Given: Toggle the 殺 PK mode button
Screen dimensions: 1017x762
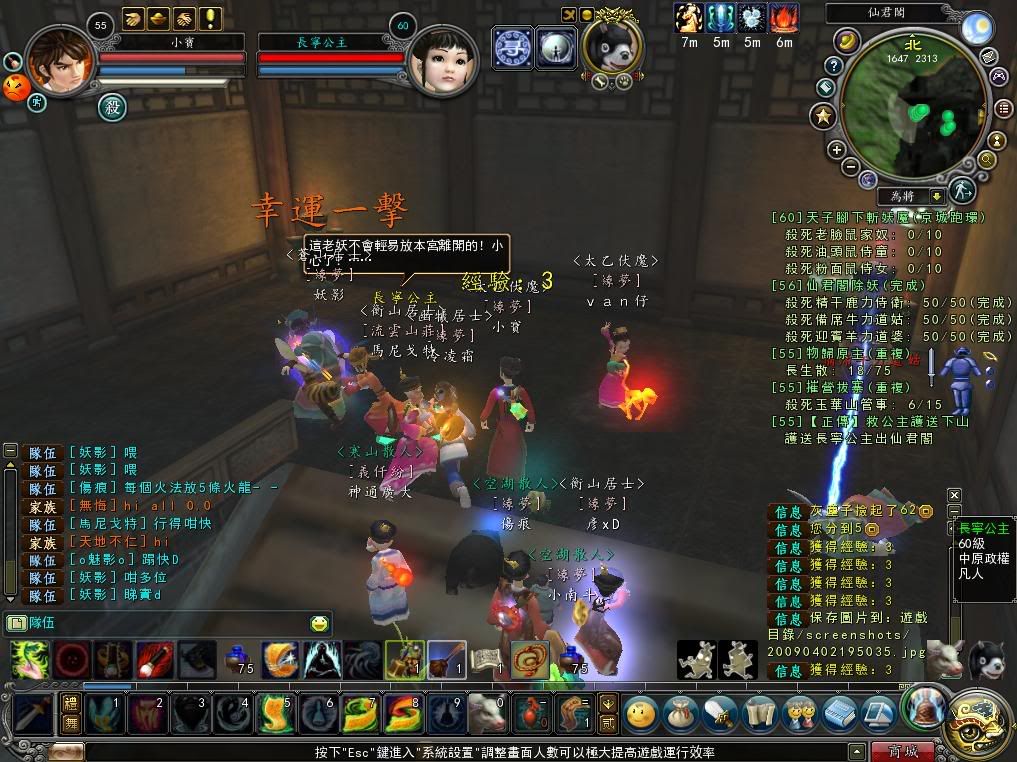Looking at the screenshot, I should 113,106.
